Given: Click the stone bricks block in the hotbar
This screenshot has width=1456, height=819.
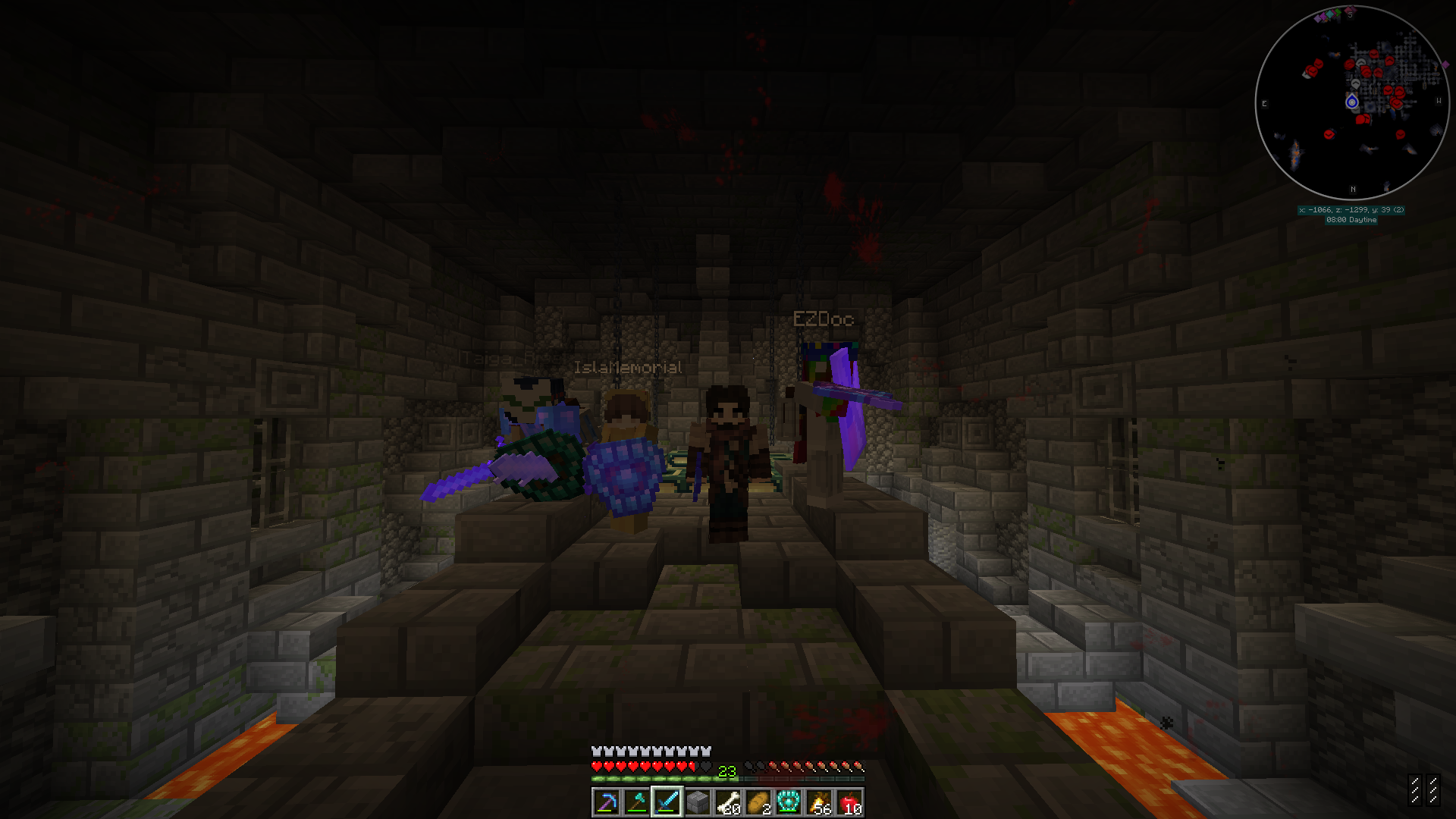Looking at the screenshot, I should click(x=698, y=800).
